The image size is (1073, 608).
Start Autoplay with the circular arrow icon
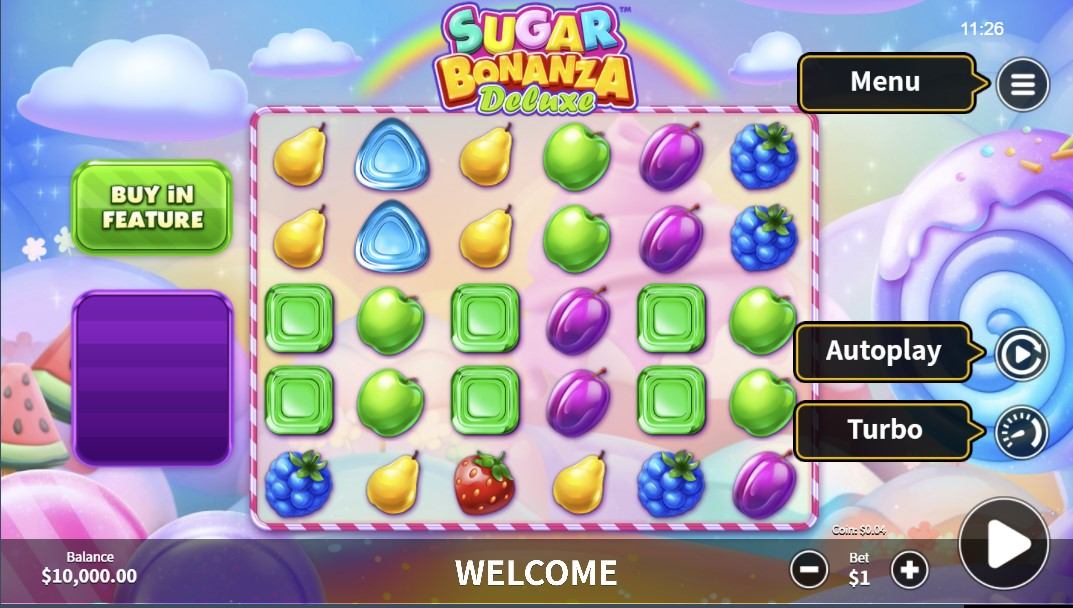tap(1021, 353)
